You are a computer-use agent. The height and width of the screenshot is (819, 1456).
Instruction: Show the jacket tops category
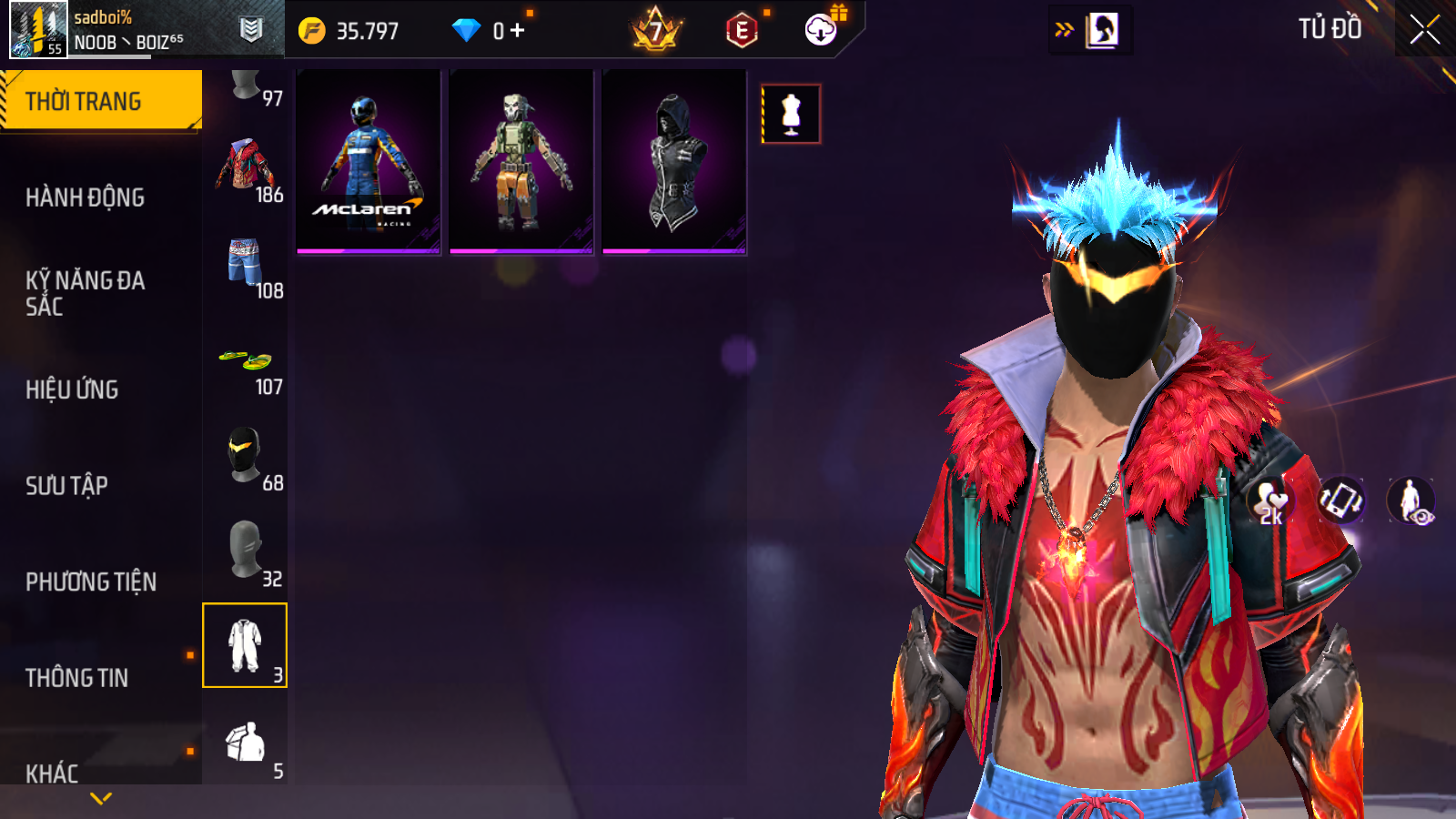tap(245, 167)
